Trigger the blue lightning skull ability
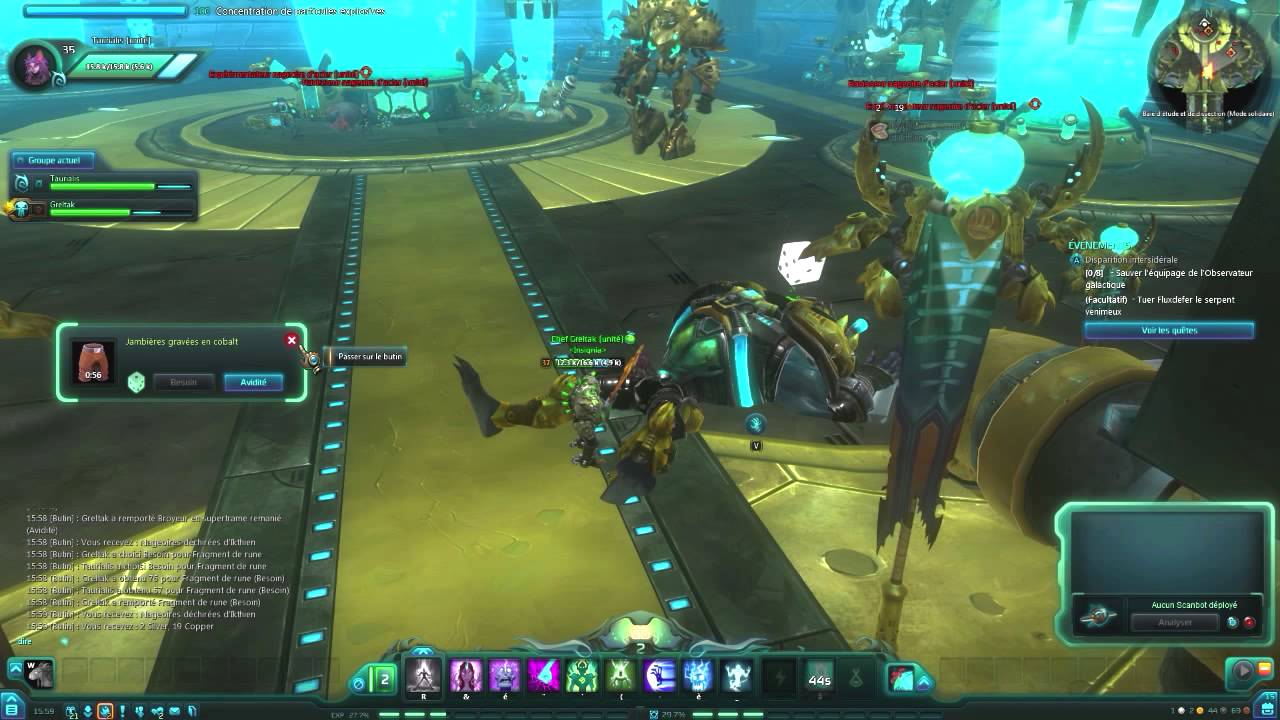Viewport: 1280px width, 720px height. [x=698, y=675]
